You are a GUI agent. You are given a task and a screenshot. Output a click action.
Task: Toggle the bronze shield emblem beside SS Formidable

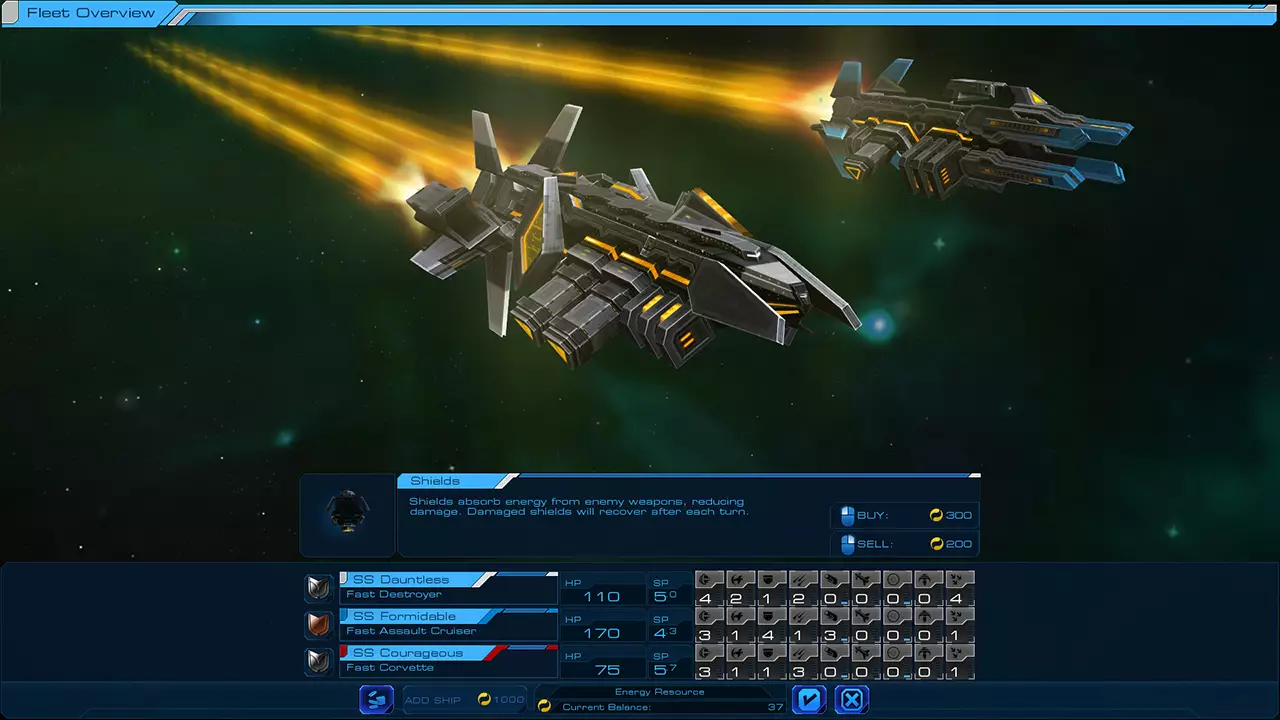pos(318,625)
